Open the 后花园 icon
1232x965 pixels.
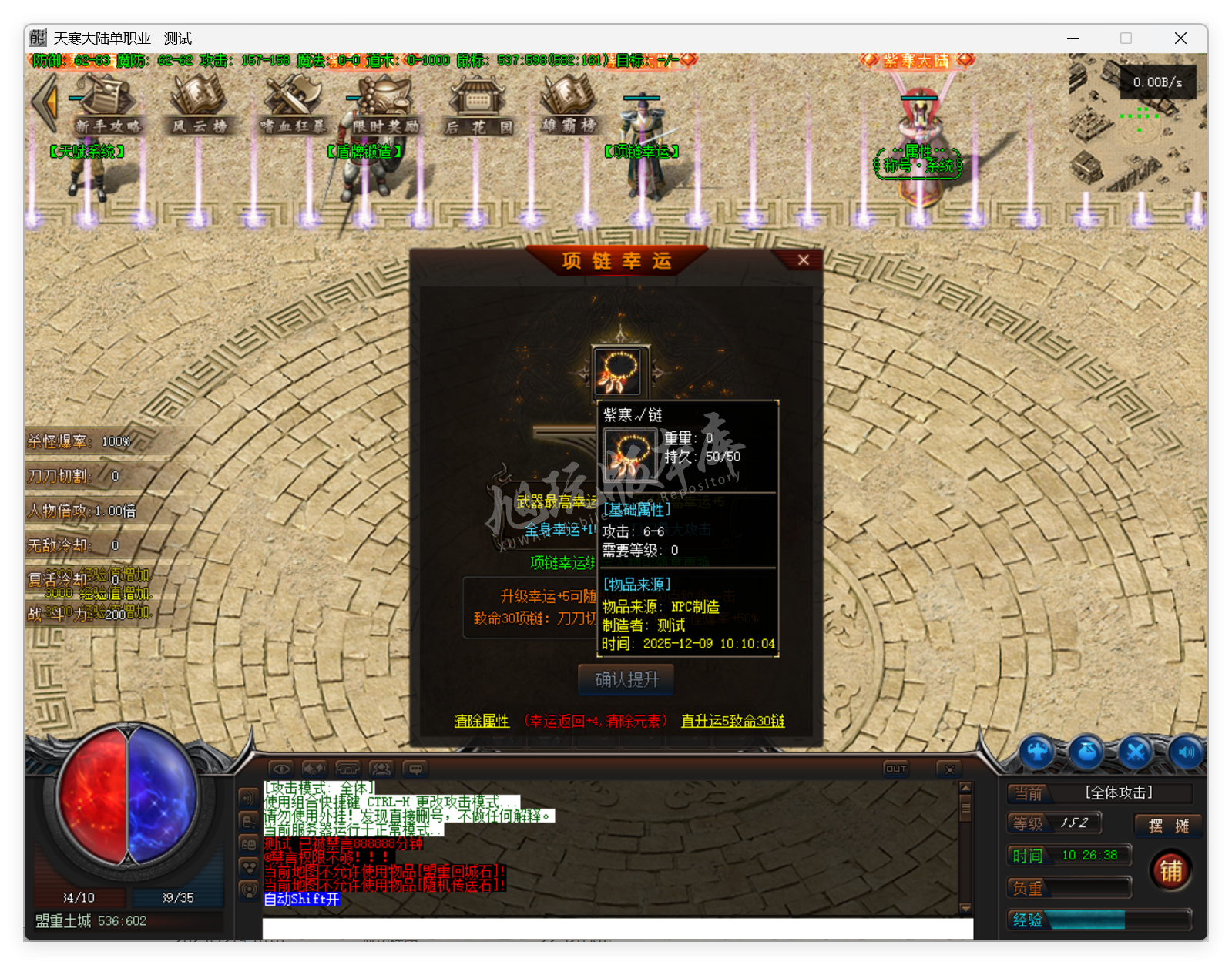[x=477, y=102]
